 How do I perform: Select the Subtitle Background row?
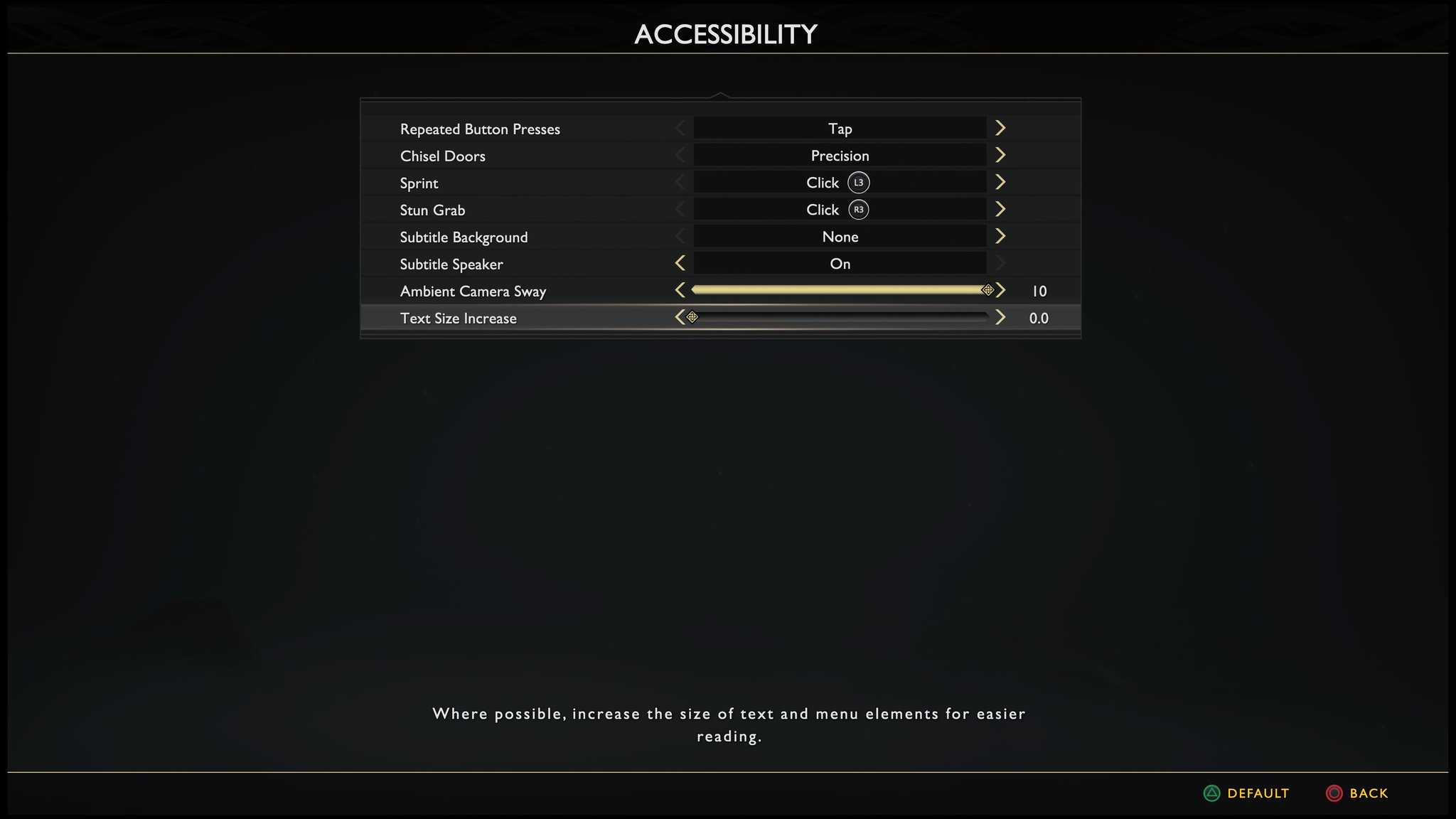tap(464, 237)
